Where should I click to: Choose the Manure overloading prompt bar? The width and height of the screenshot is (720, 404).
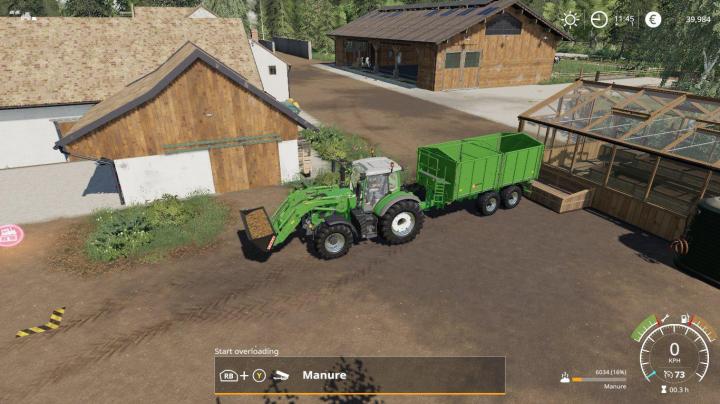coord(360,376)
